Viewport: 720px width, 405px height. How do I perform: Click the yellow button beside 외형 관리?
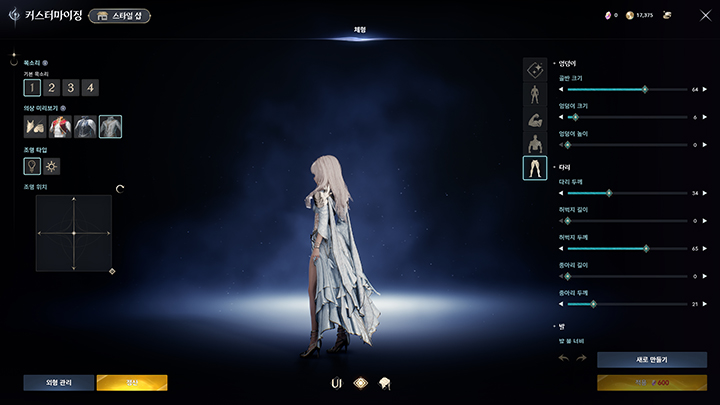click(x=132, y=382)
